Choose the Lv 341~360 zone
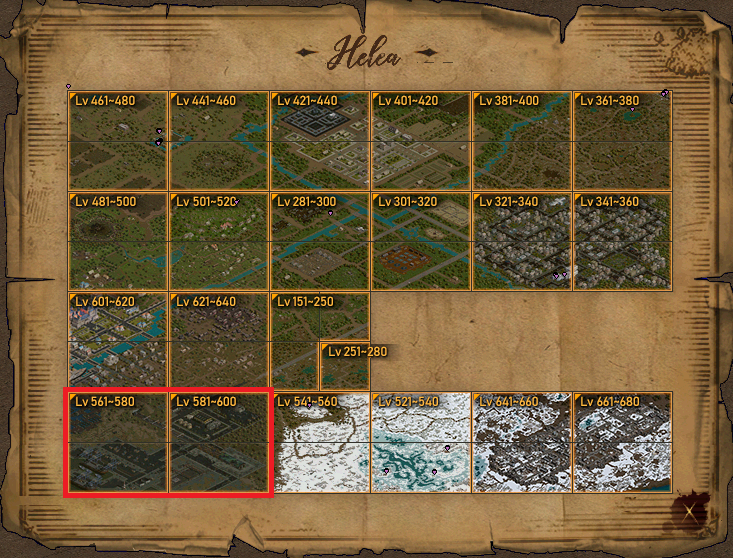This screenshot has width=733, height=558. [x=622, y=241]
